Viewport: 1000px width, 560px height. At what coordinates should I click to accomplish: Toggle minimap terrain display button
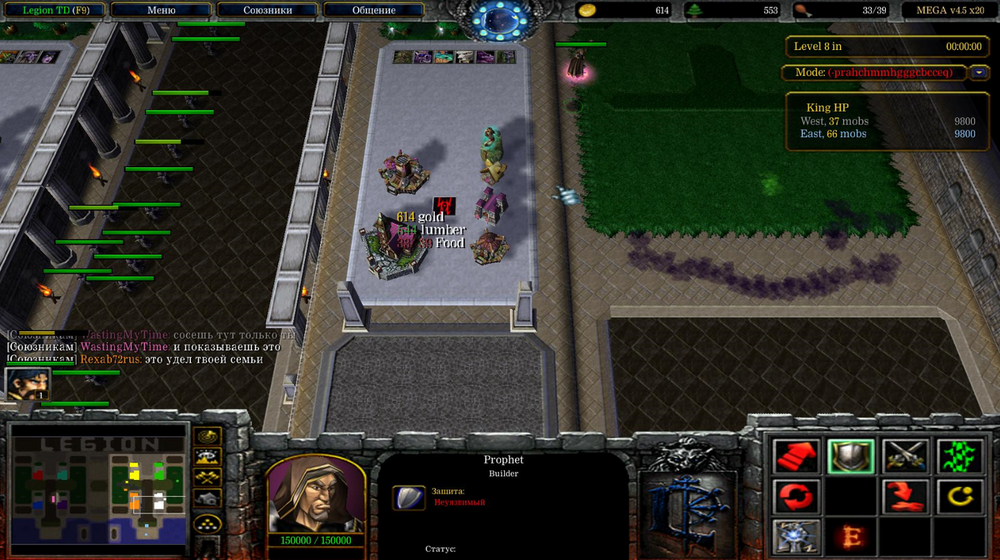coord(208,456)
